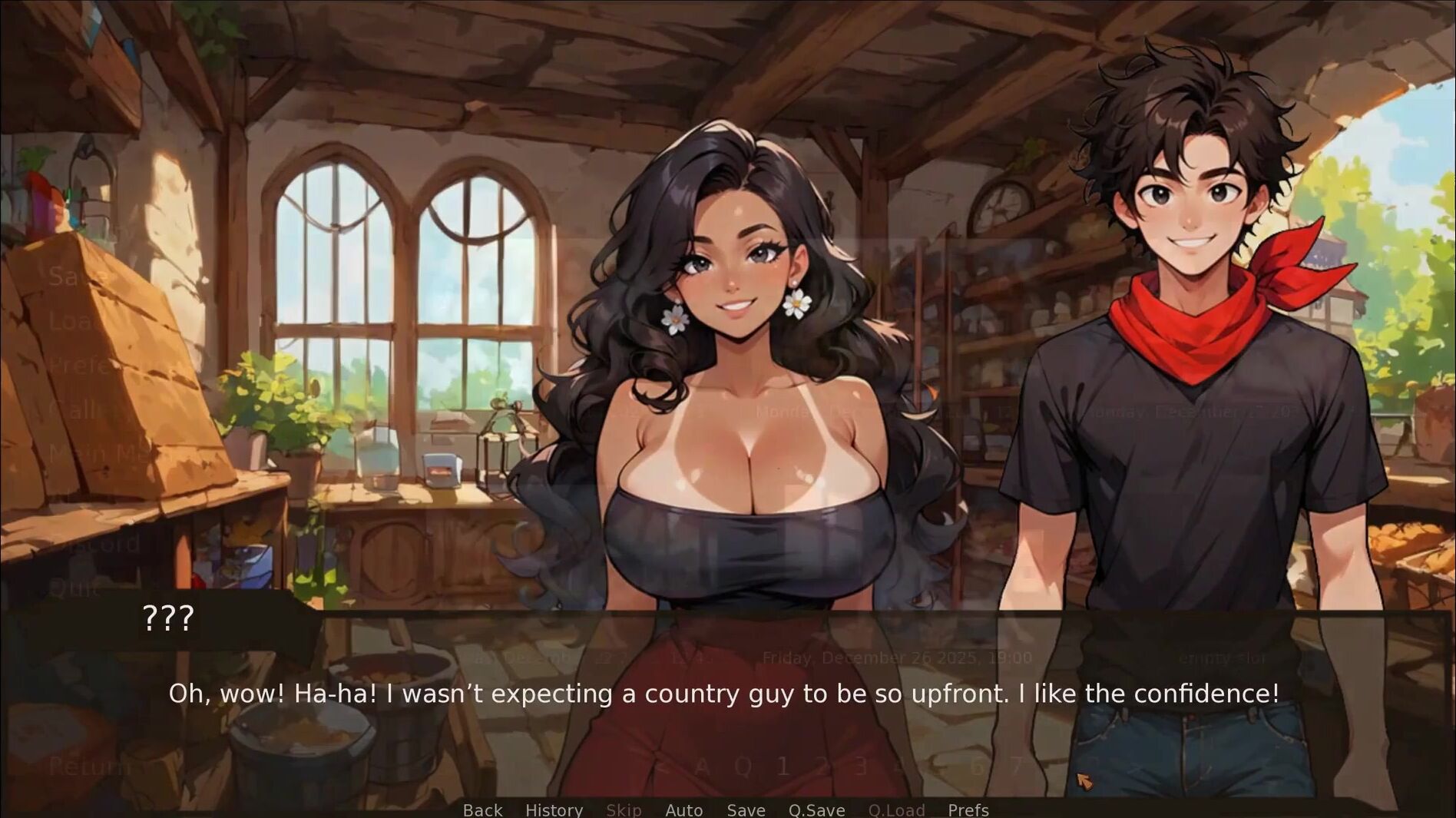Quick load with Q.Load
Screen dimensions: 1456x818
point(896,810)
